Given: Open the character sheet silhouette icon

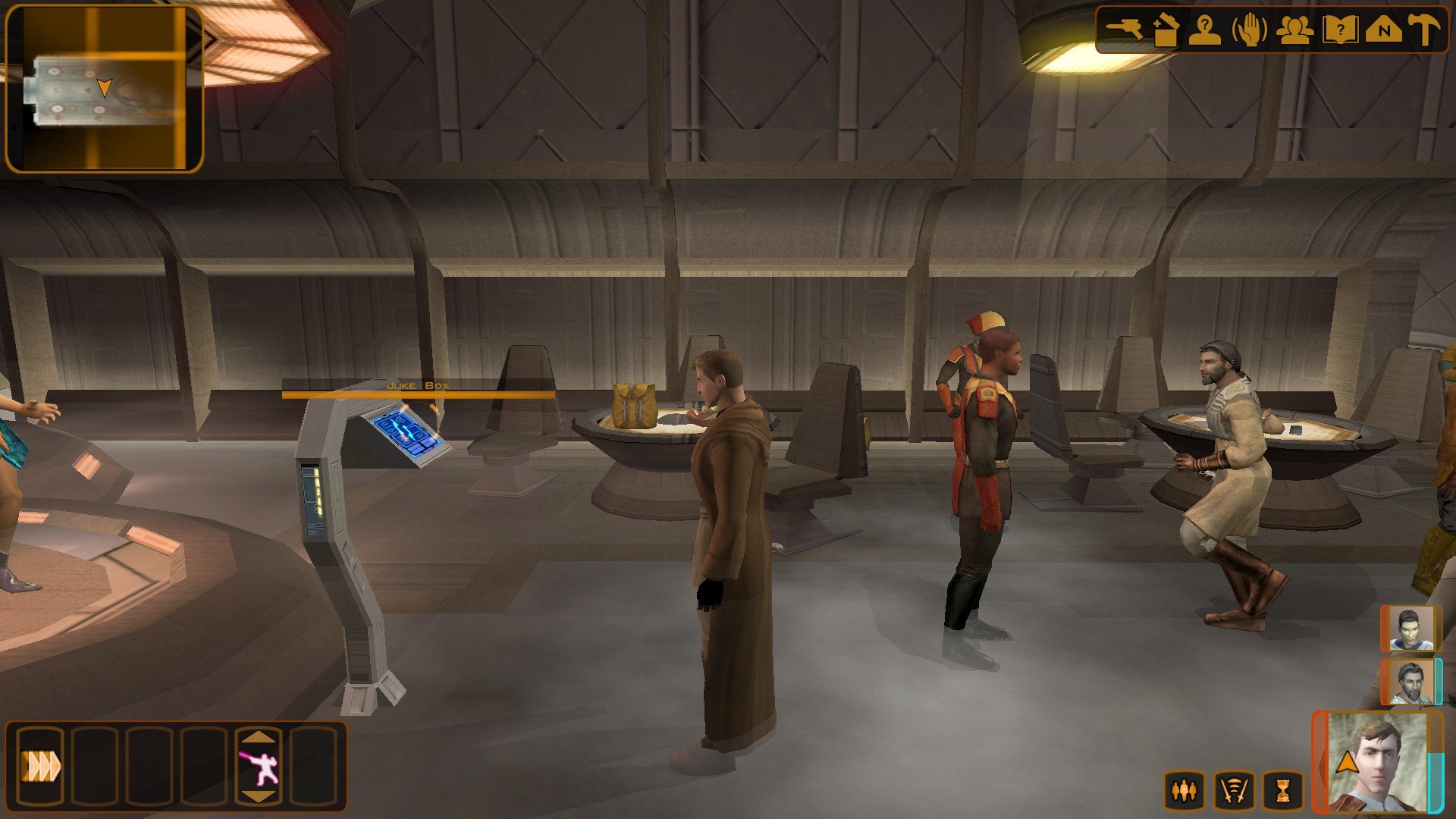Looking at the screenshot, I should [x=1205, y=30].
